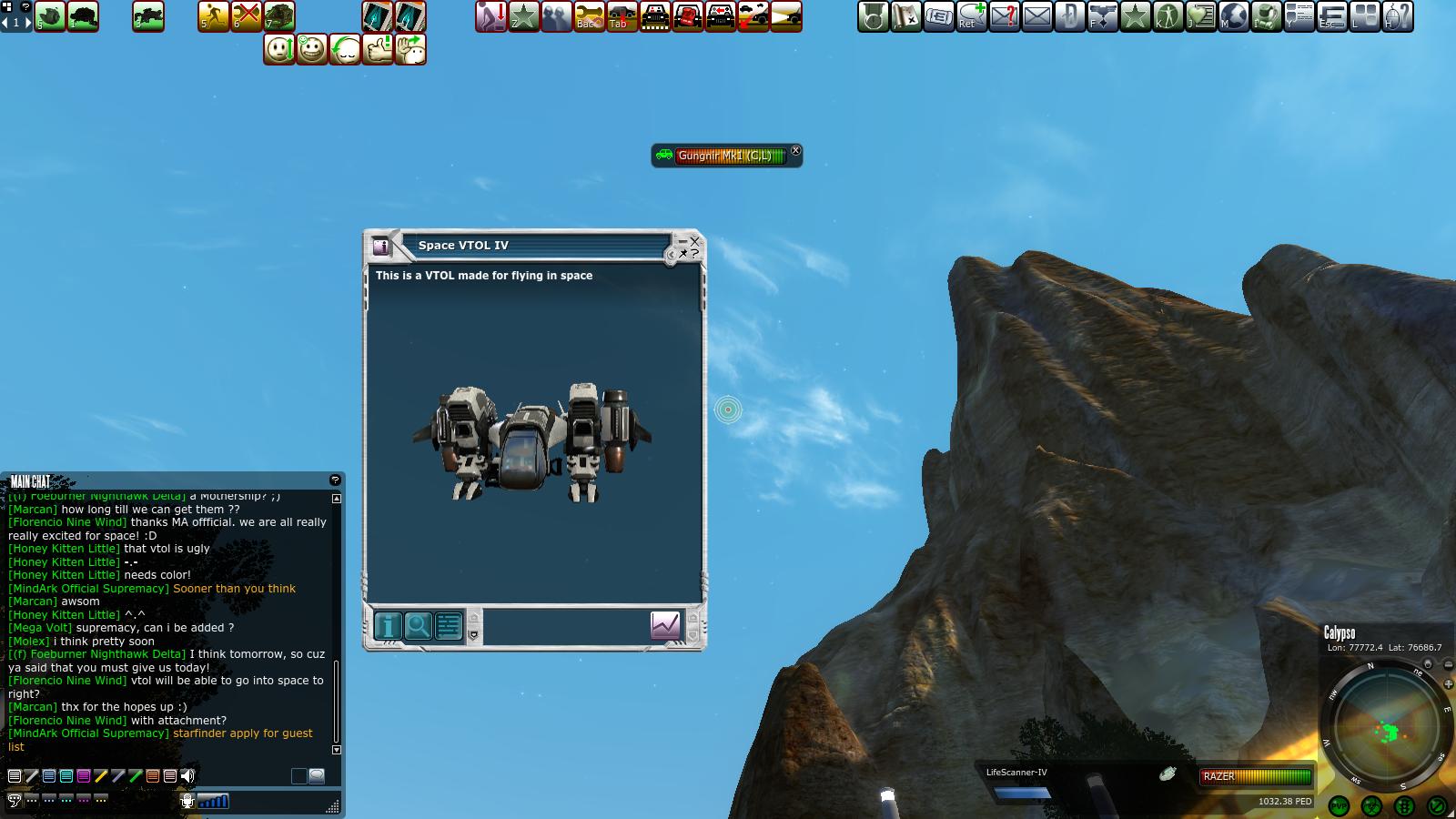Screen dimensions: 1456x819
Task: Open the mail envelope icon
Action: (1037, 16)
